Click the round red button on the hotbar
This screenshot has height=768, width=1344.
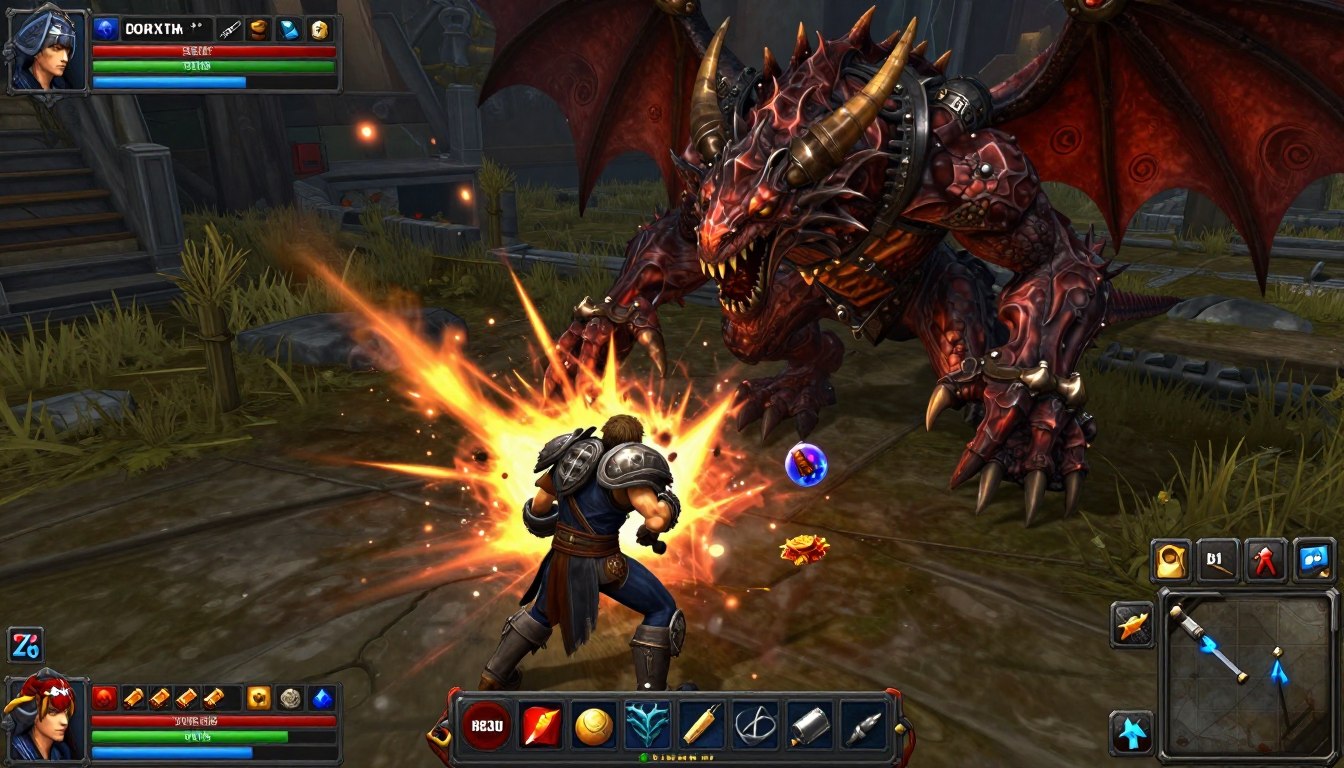(485, 725)
